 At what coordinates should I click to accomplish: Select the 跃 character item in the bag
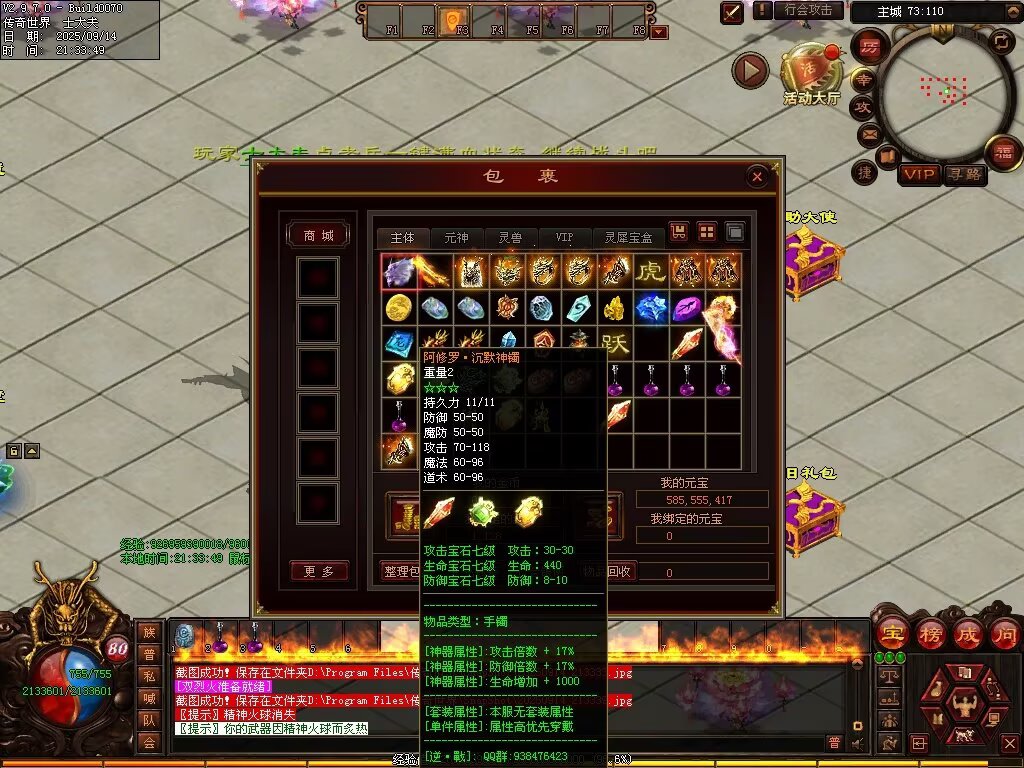614,345
